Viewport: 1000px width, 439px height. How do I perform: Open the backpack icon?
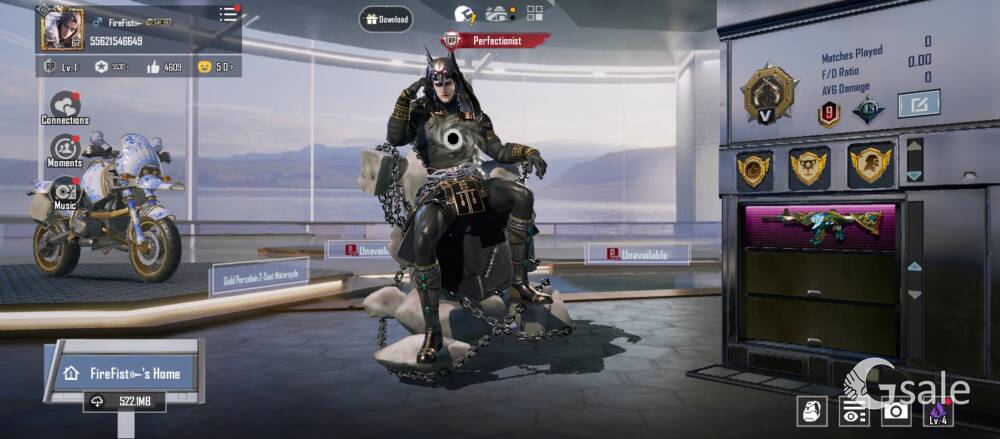tap(812, 411)
